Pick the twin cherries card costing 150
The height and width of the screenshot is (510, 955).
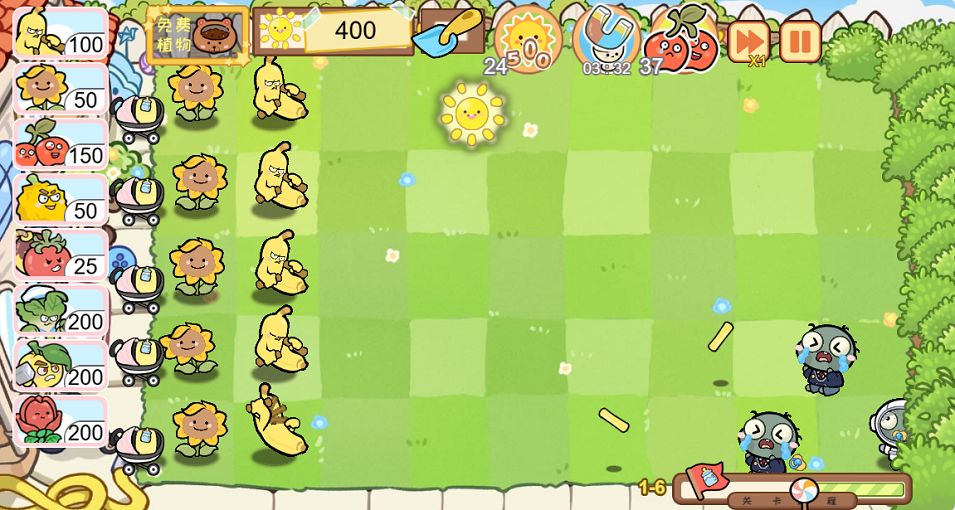(60, 144)
